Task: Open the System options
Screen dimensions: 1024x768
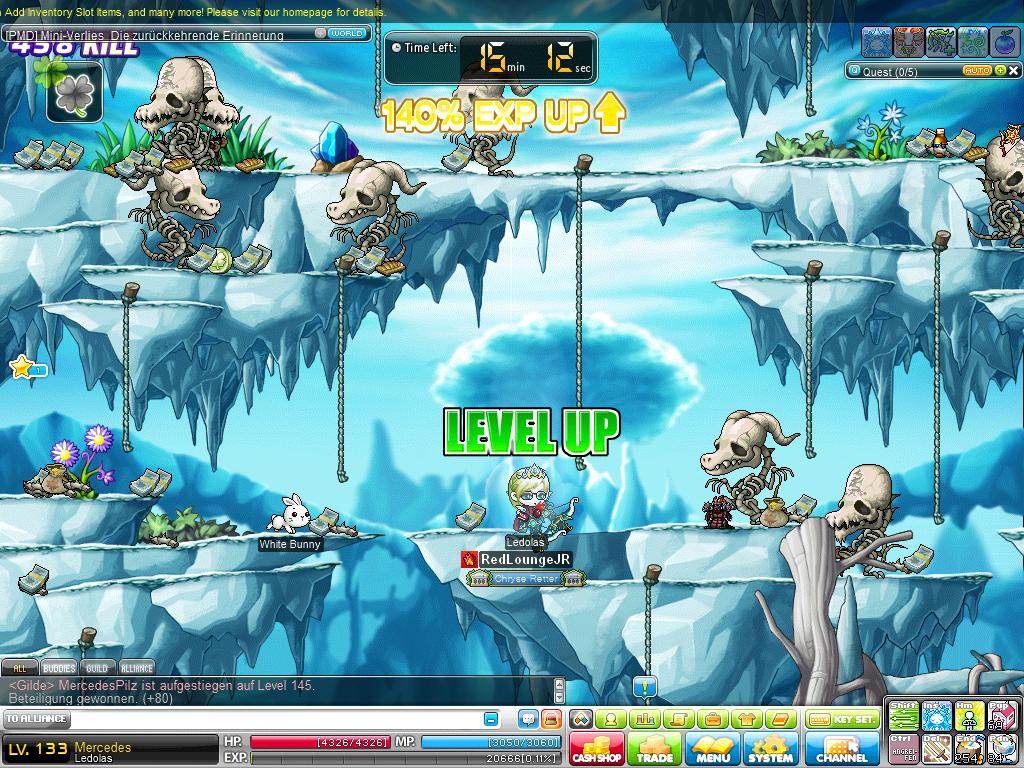Action: pos(770,749)
